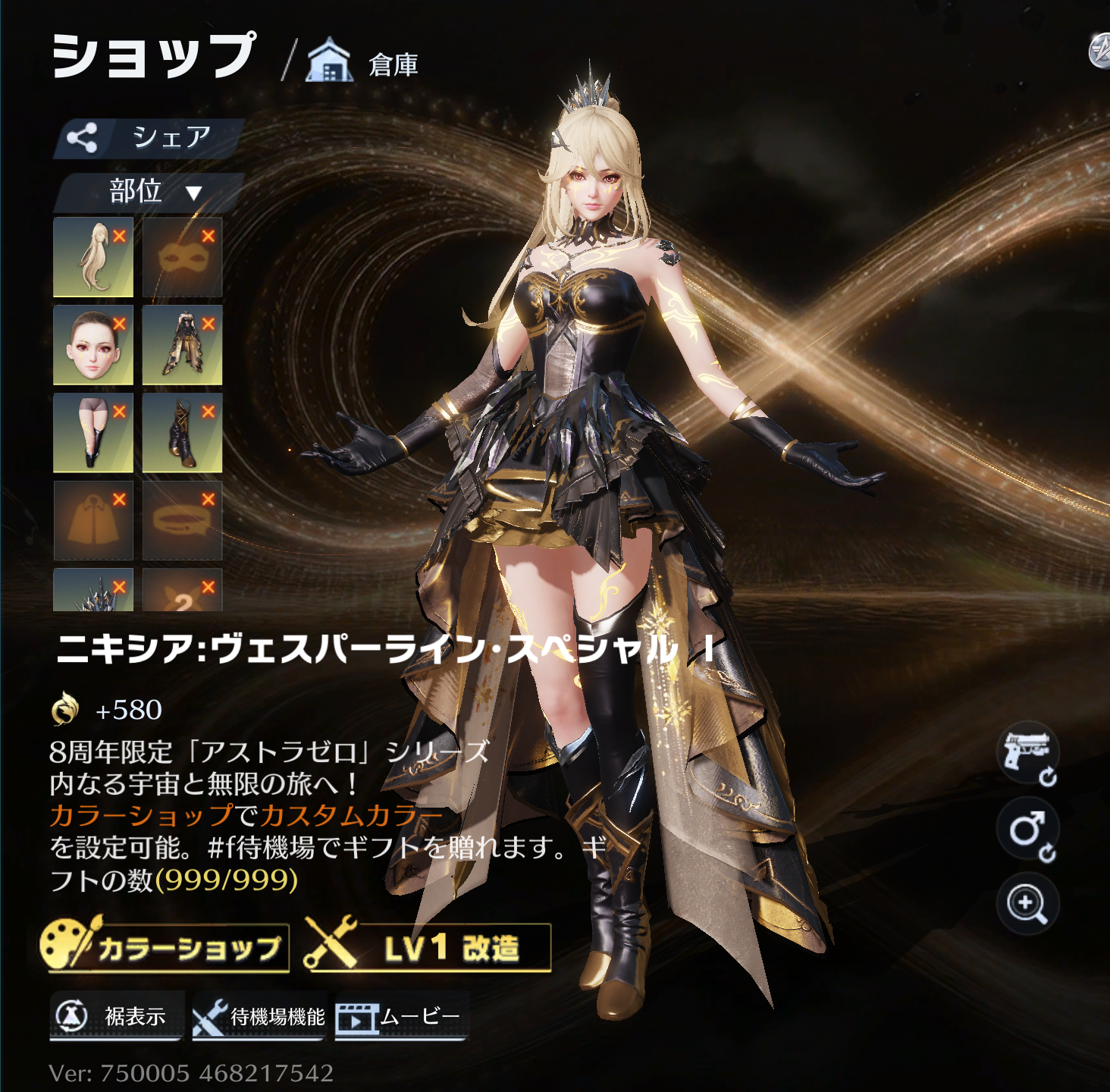Viewport: 1110px width, 1092px height.
Task: Open 待機場機能 lobby functions
Action: click(259, 1016)
